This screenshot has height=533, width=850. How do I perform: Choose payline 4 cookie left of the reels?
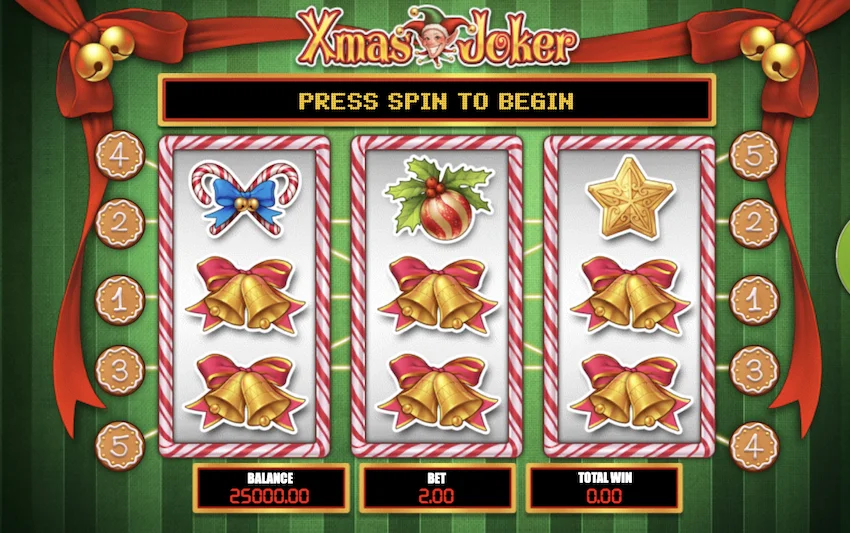pyautogui.click(x=119, y=158)
